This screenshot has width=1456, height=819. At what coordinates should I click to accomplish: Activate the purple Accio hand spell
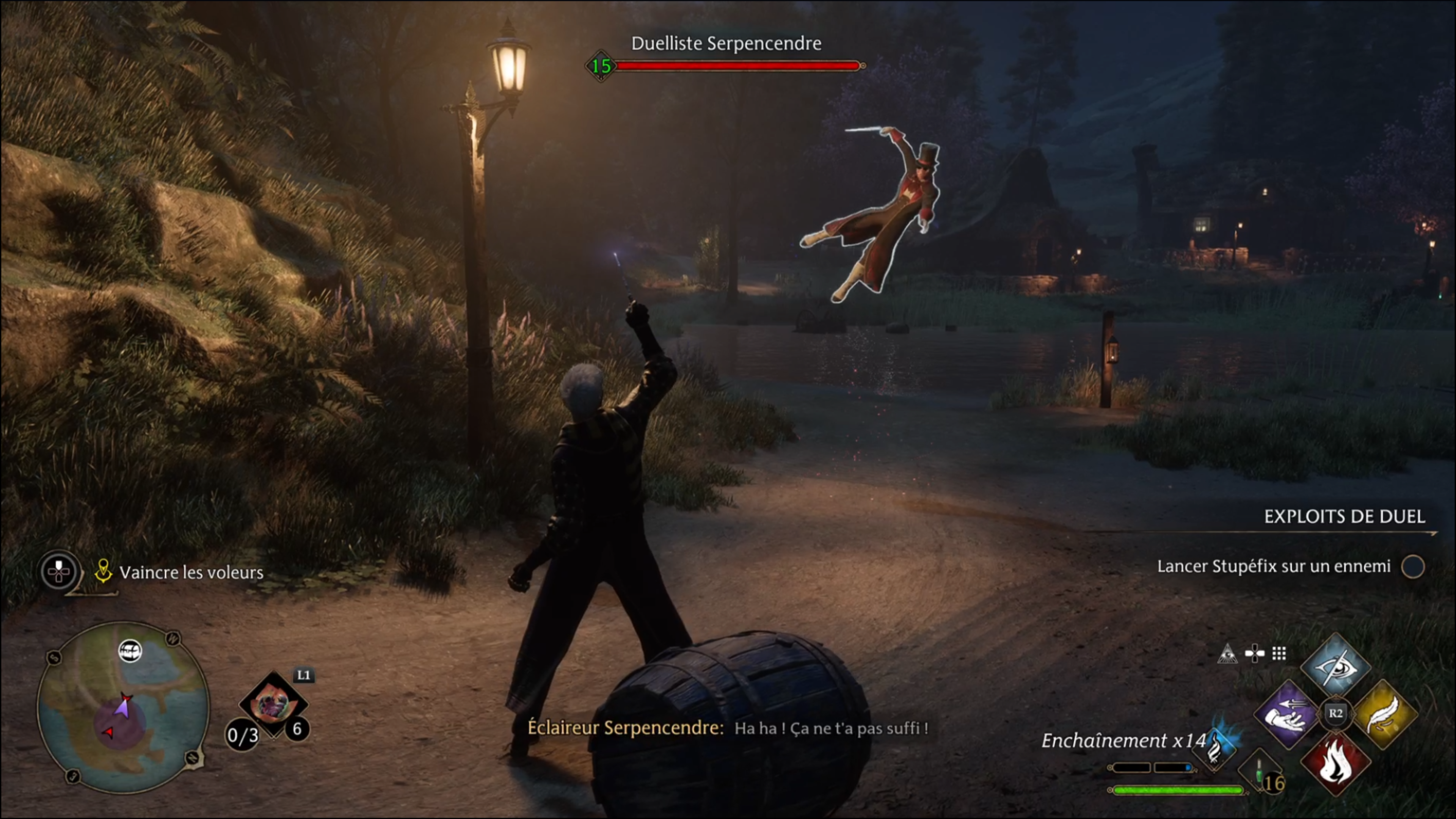click(x=1288, y=715)
